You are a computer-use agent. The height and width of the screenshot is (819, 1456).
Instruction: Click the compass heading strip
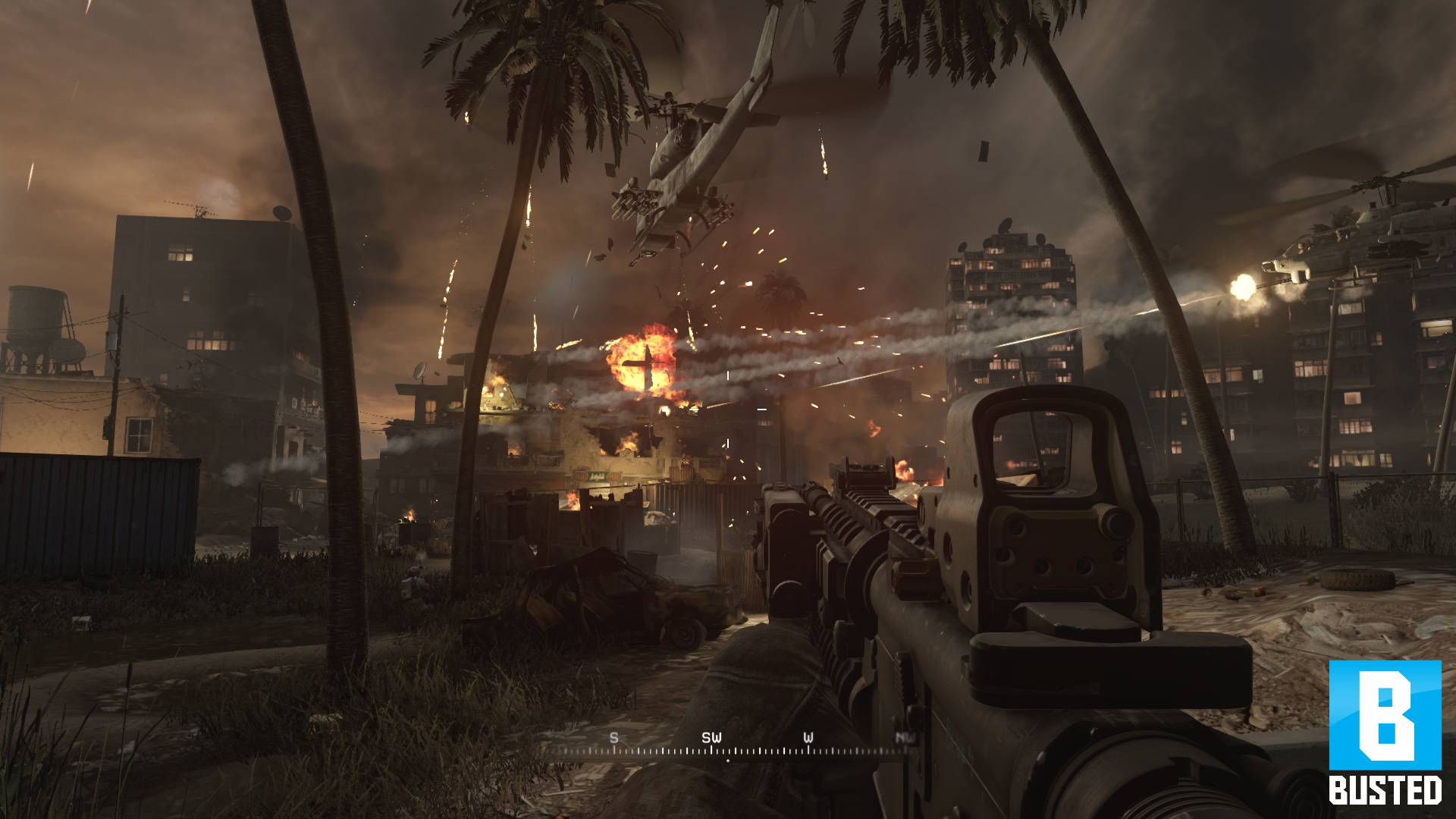tap(726, 747)
